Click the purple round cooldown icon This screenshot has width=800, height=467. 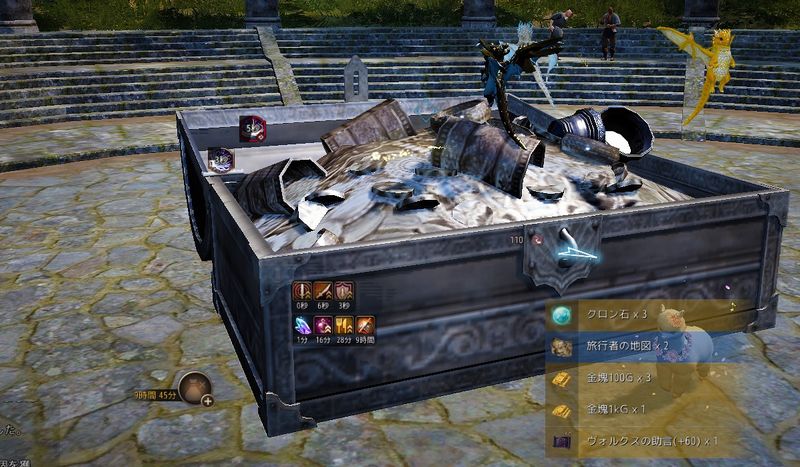click(221, 159)
